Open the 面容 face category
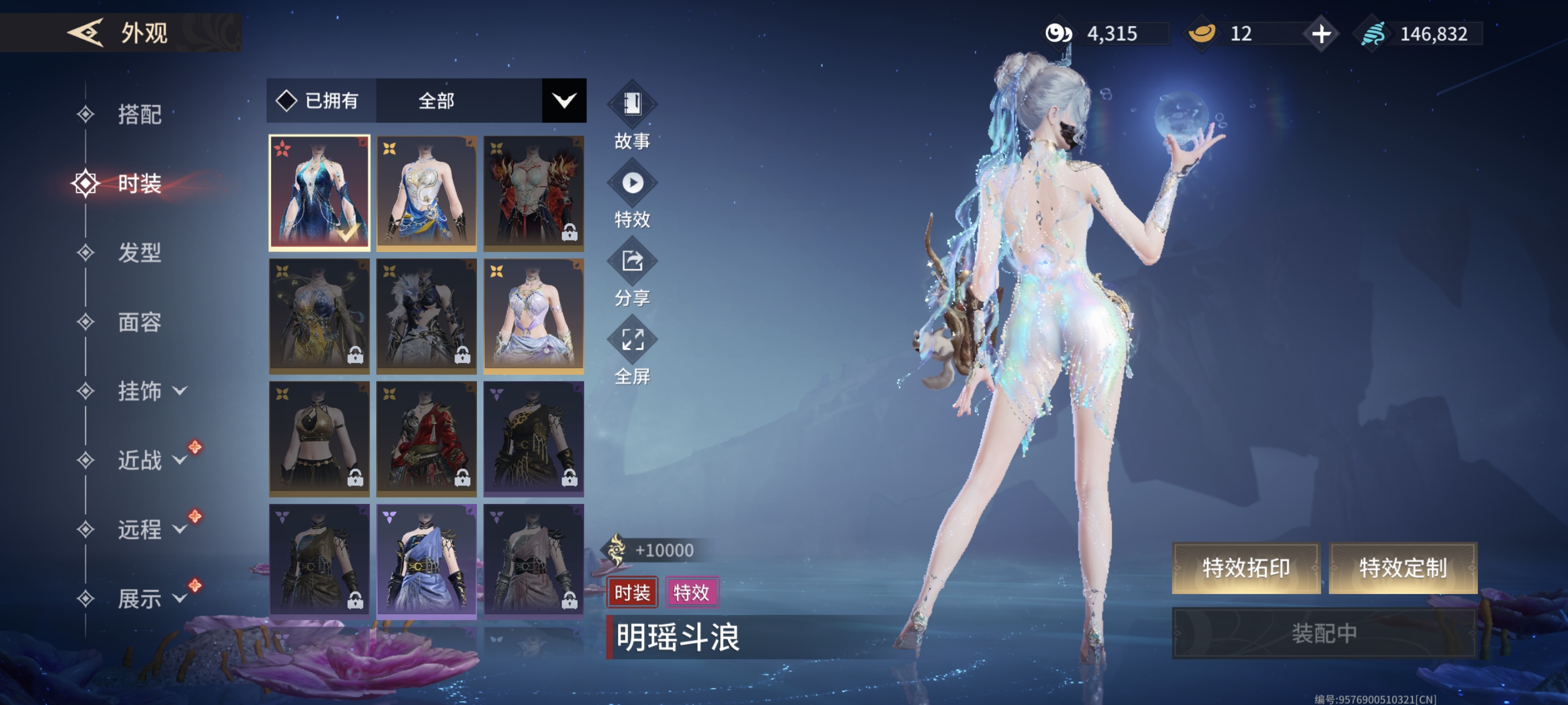 pos(139,322)
